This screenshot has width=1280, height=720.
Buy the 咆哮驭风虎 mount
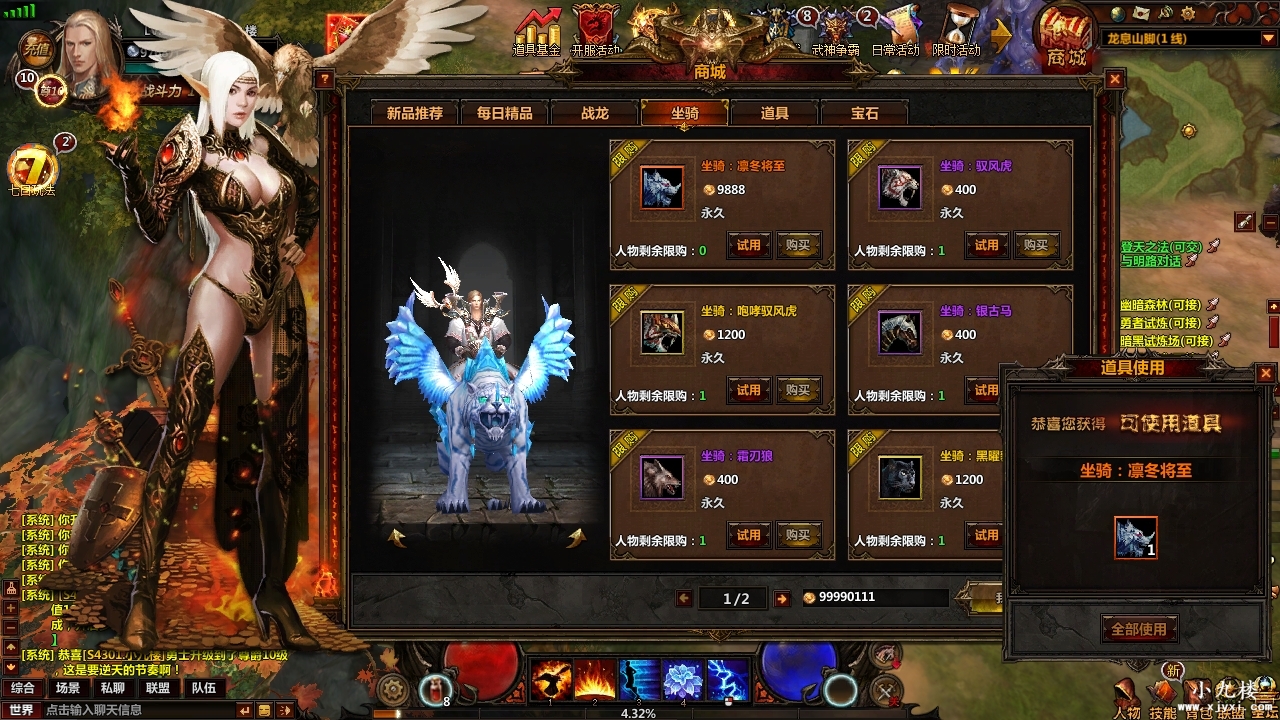798,390
